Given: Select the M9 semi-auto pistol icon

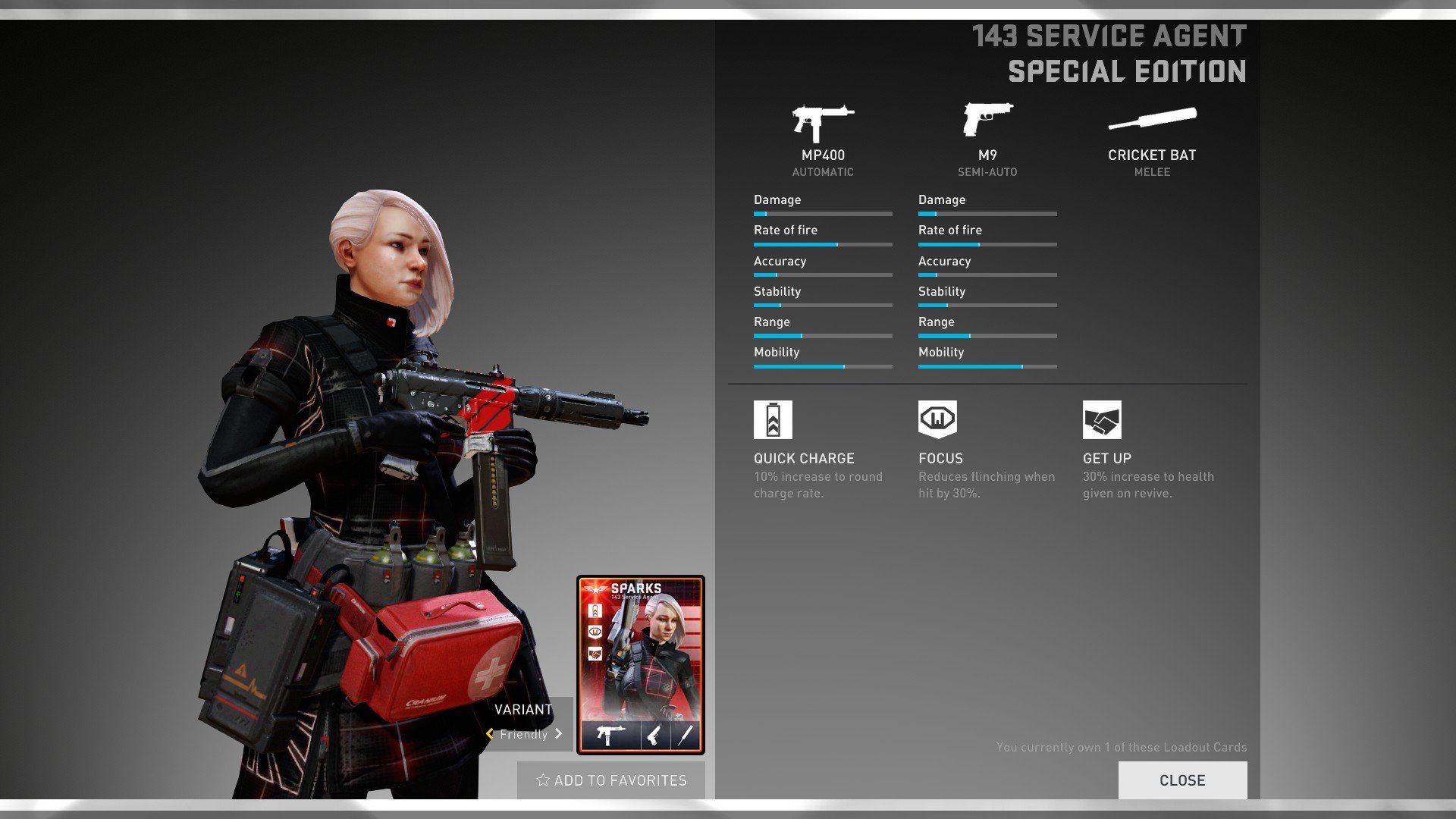Looking at the screenshot, I should point(987,120).
